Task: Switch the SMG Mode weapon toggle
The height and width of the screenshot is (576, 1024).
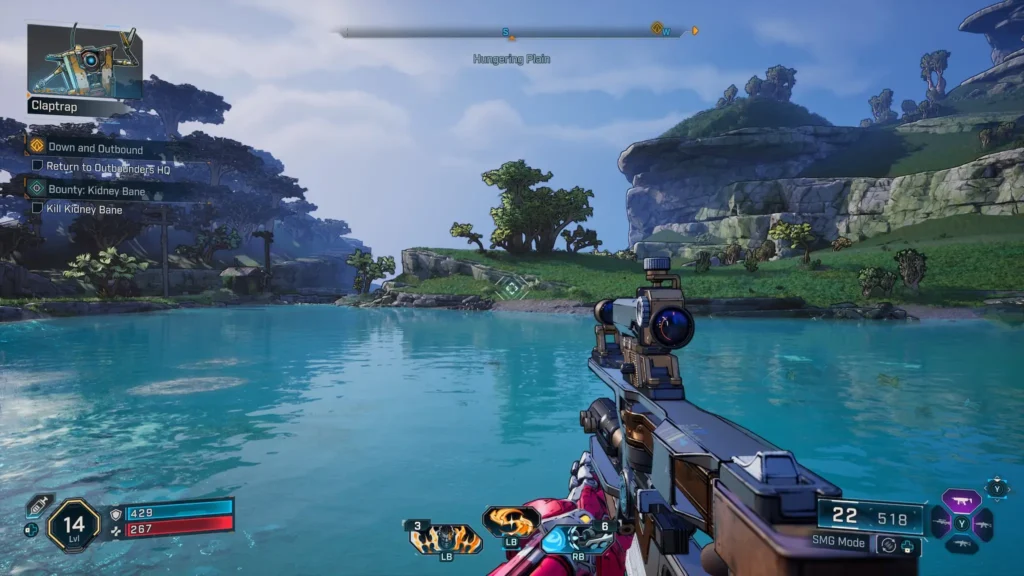Action: (886, 545)
